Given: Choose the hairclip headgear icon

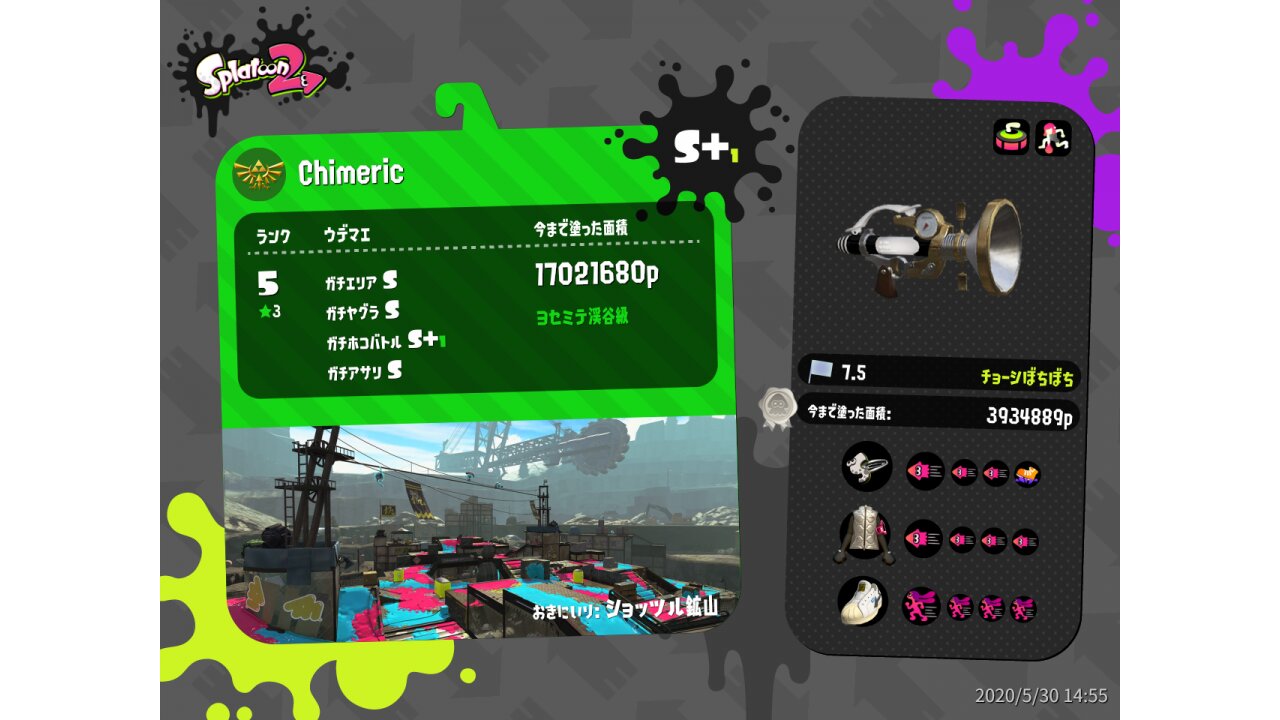Looking at the screenshot, I should (x=866, y=466).
